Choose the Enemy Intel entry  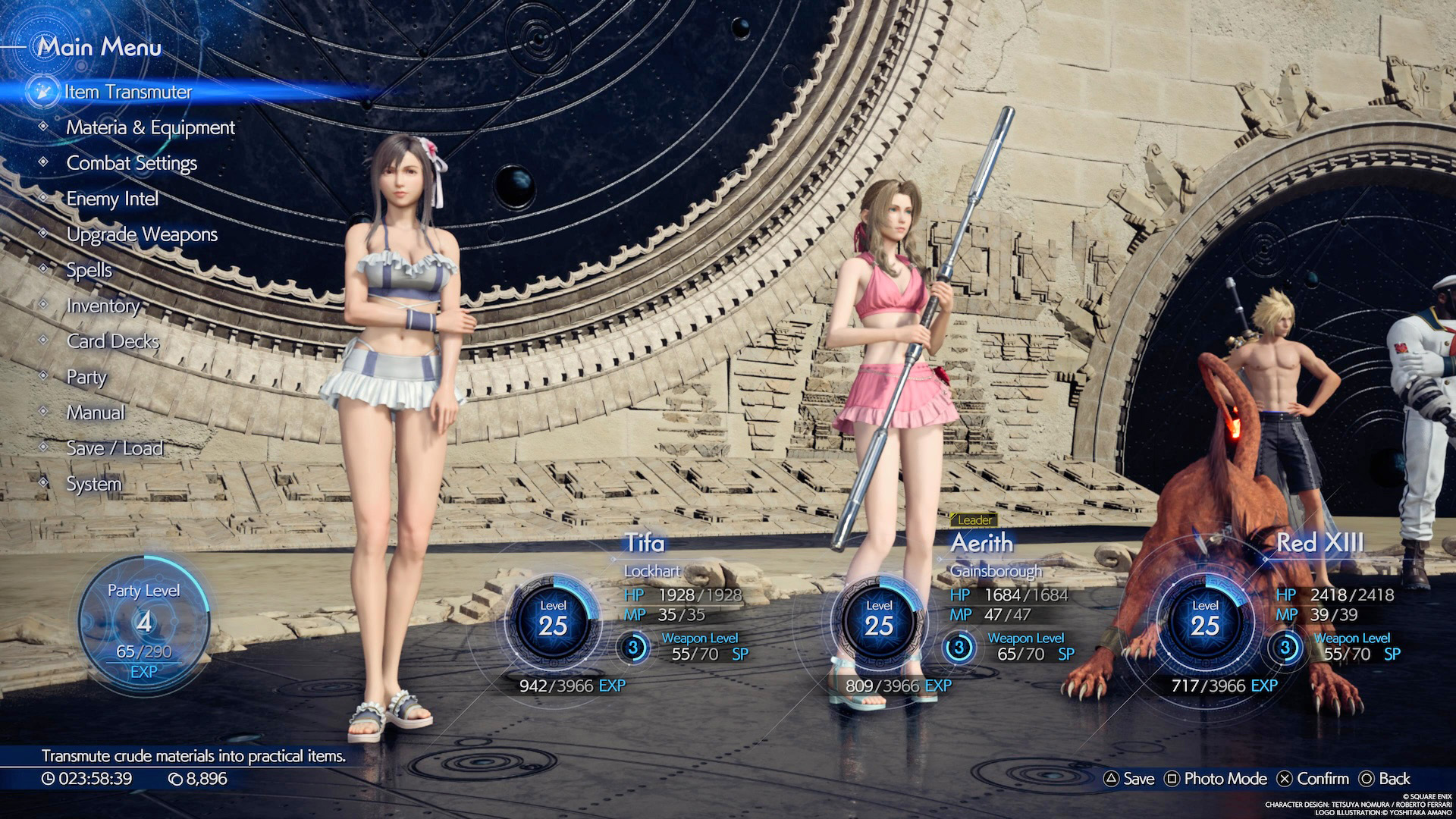click(x=112, y=199)
